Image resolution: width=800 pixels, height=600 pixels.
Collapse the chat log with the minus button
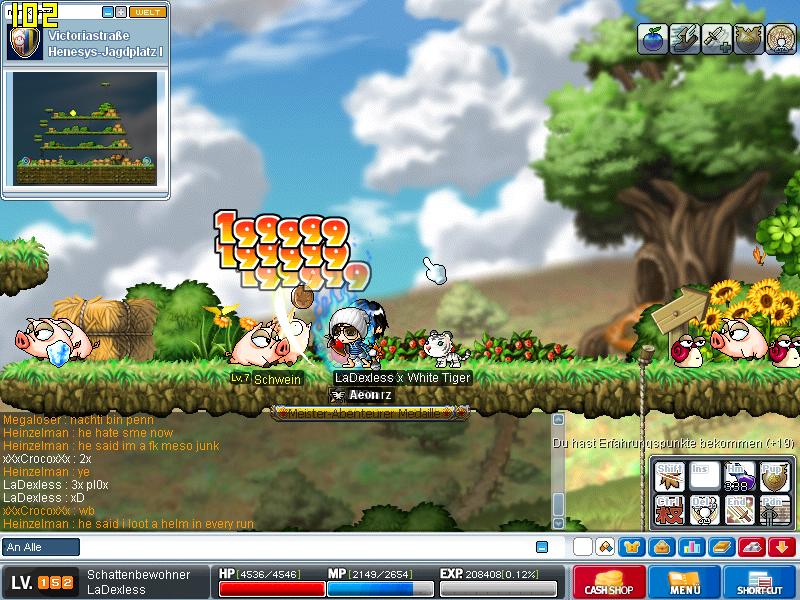coord(542,547)
